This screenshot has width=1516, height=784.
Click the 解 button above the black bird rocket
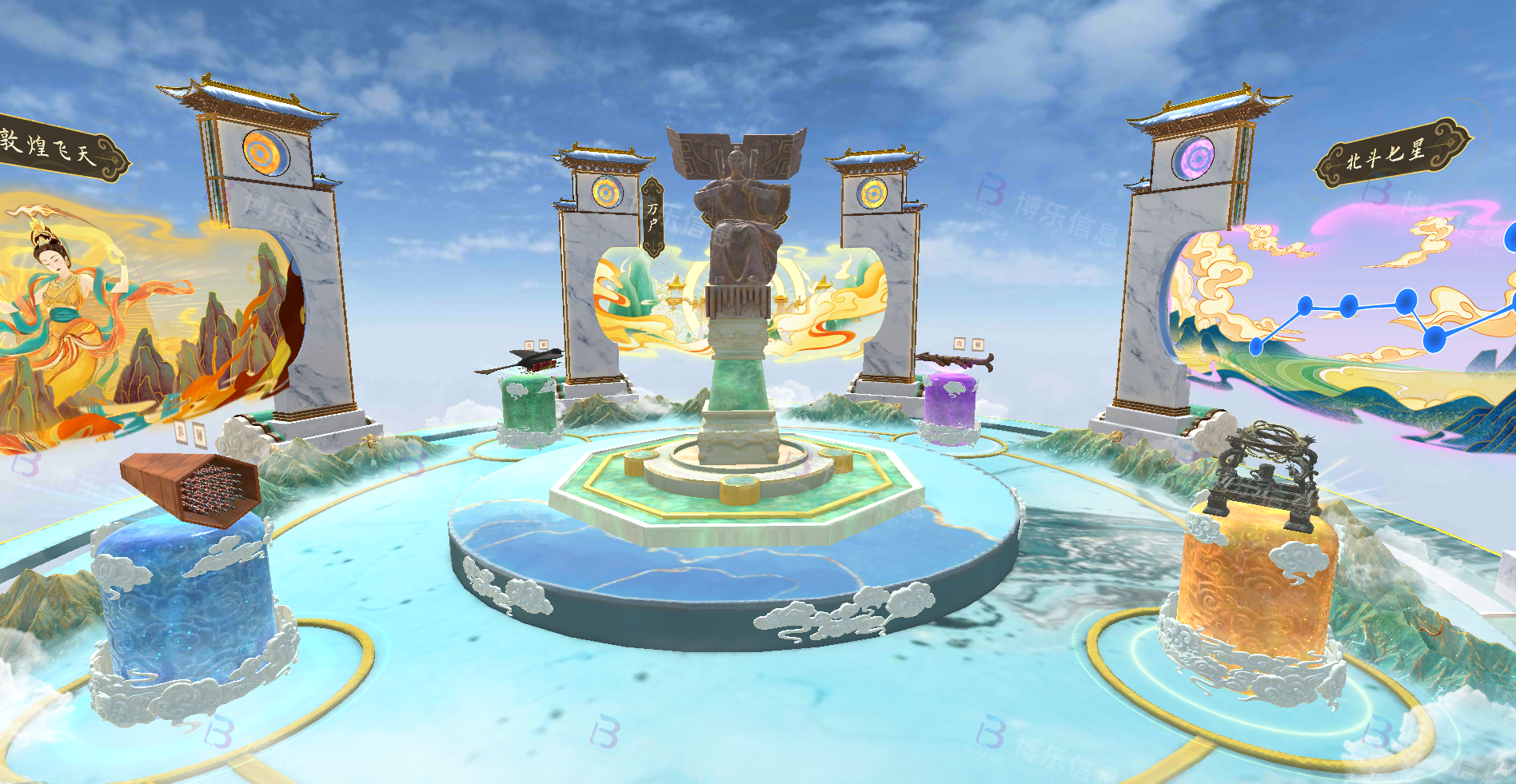(543, 345)
